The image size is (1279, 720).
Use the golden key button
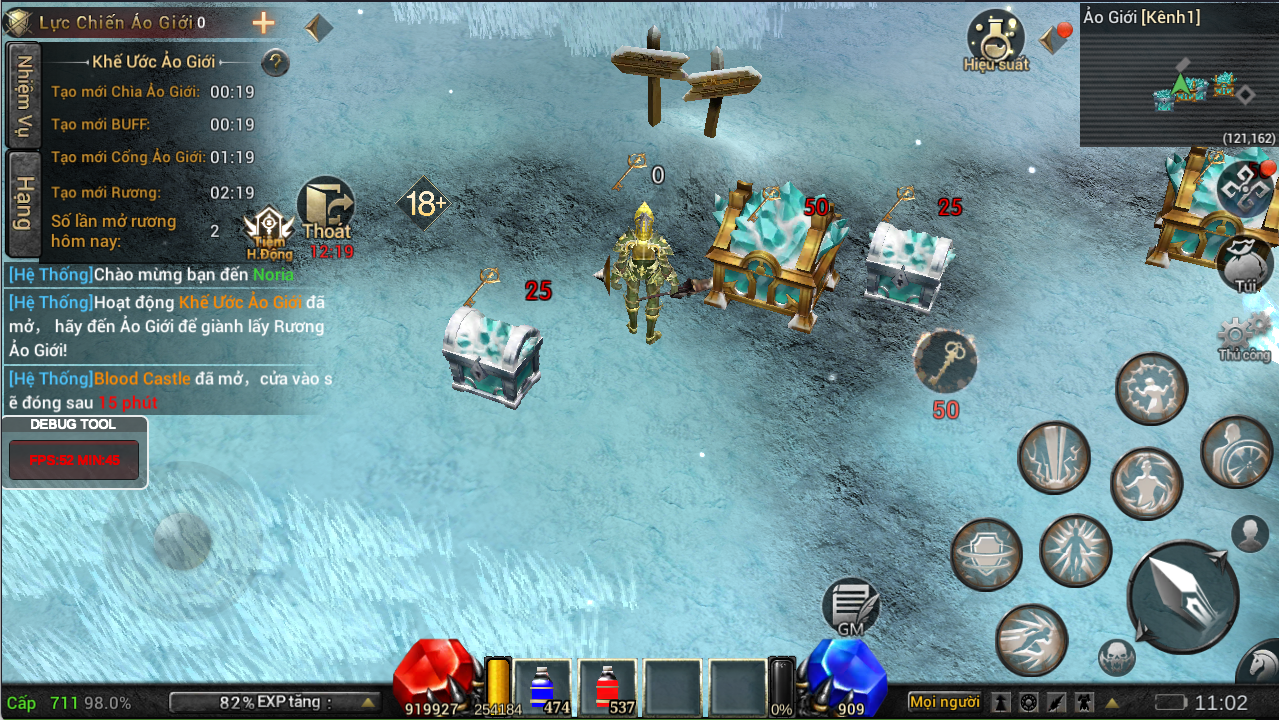(x=945, y=362)
